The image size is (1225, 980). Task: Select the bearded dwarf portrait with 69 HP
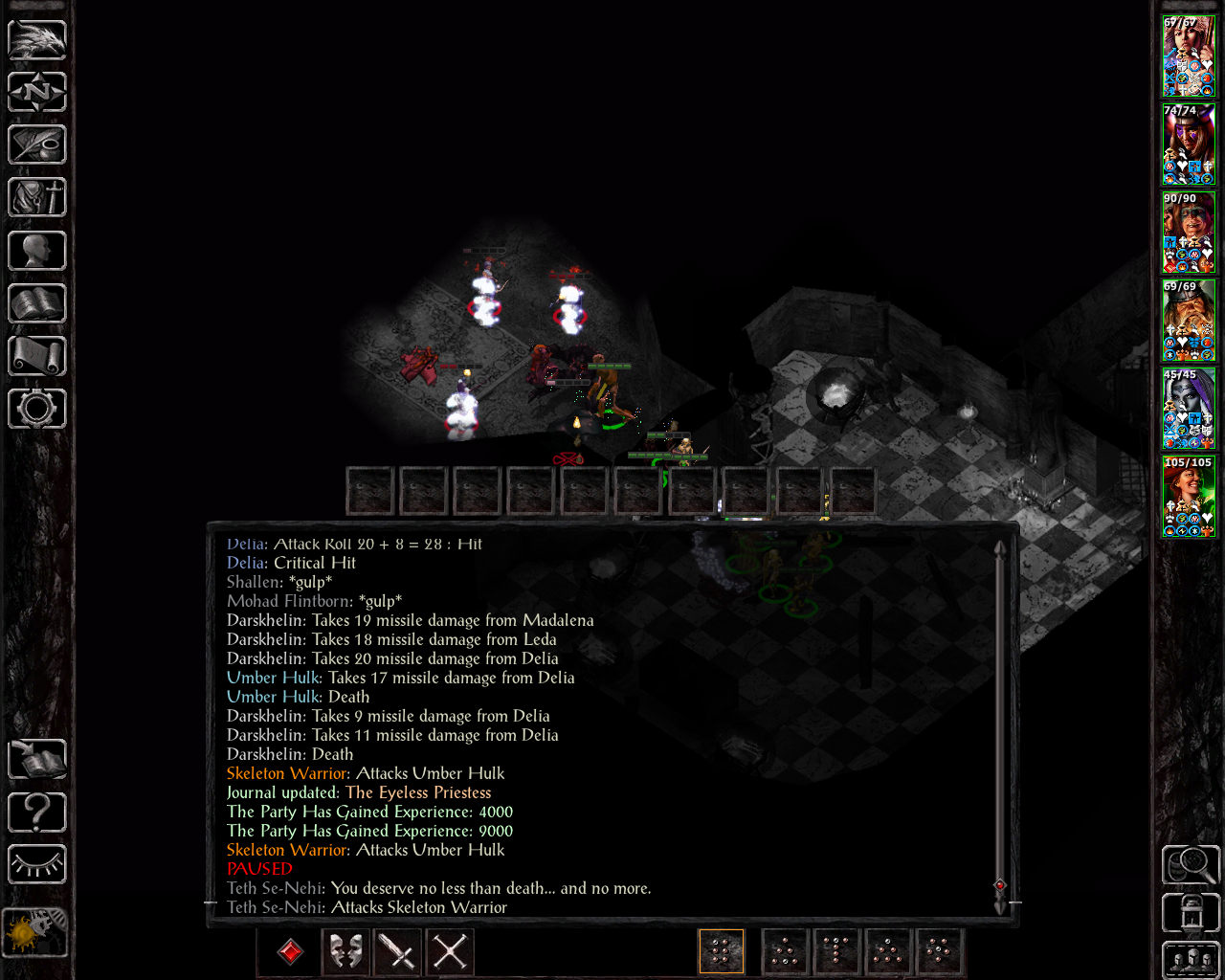1189,321
